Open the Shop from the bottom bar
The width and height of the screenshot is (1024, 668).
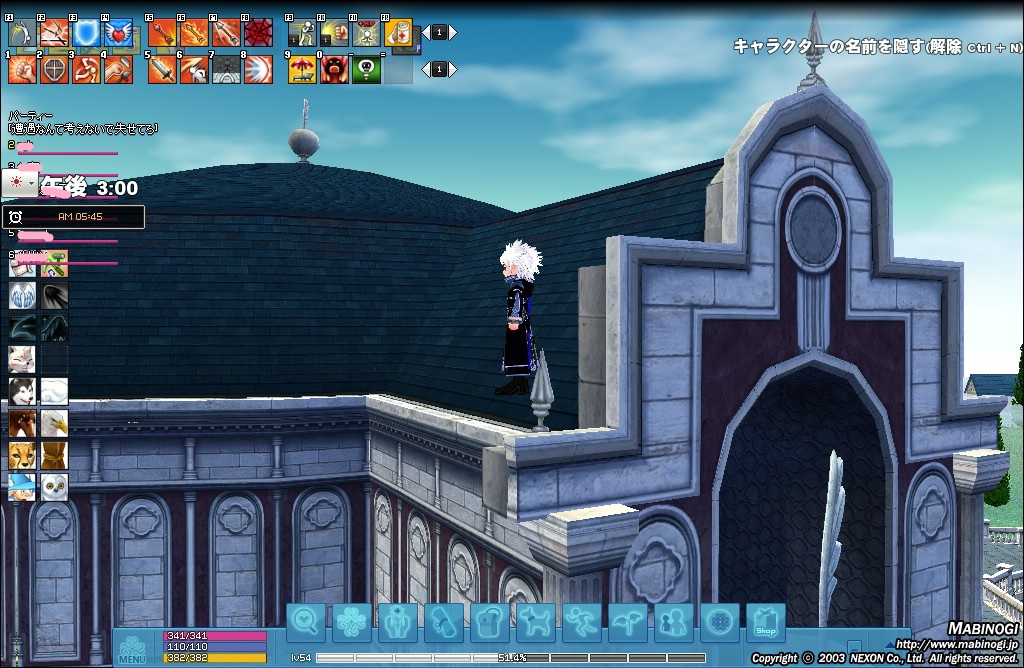click(765, 623)
